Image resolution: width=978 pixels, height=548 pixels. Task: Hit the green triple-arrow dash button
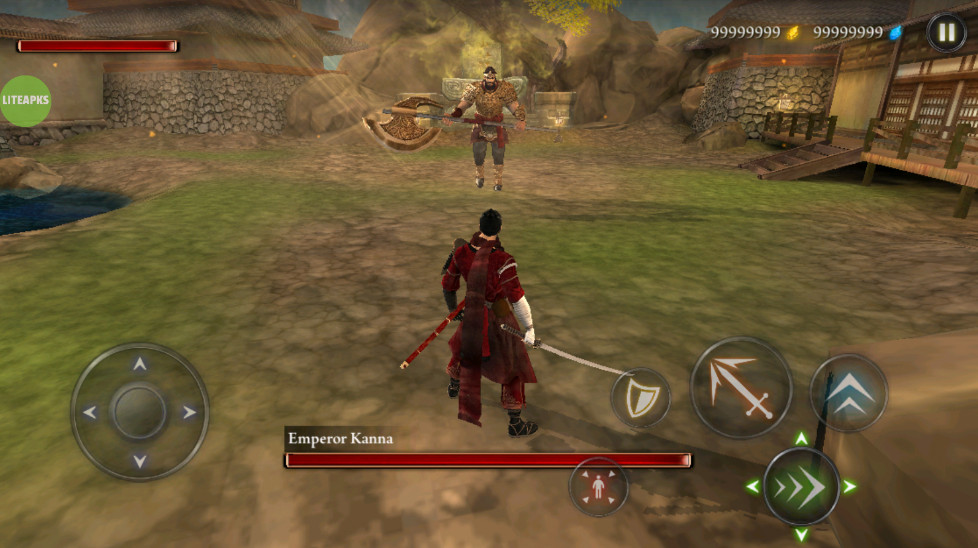(x=801, y=487)
